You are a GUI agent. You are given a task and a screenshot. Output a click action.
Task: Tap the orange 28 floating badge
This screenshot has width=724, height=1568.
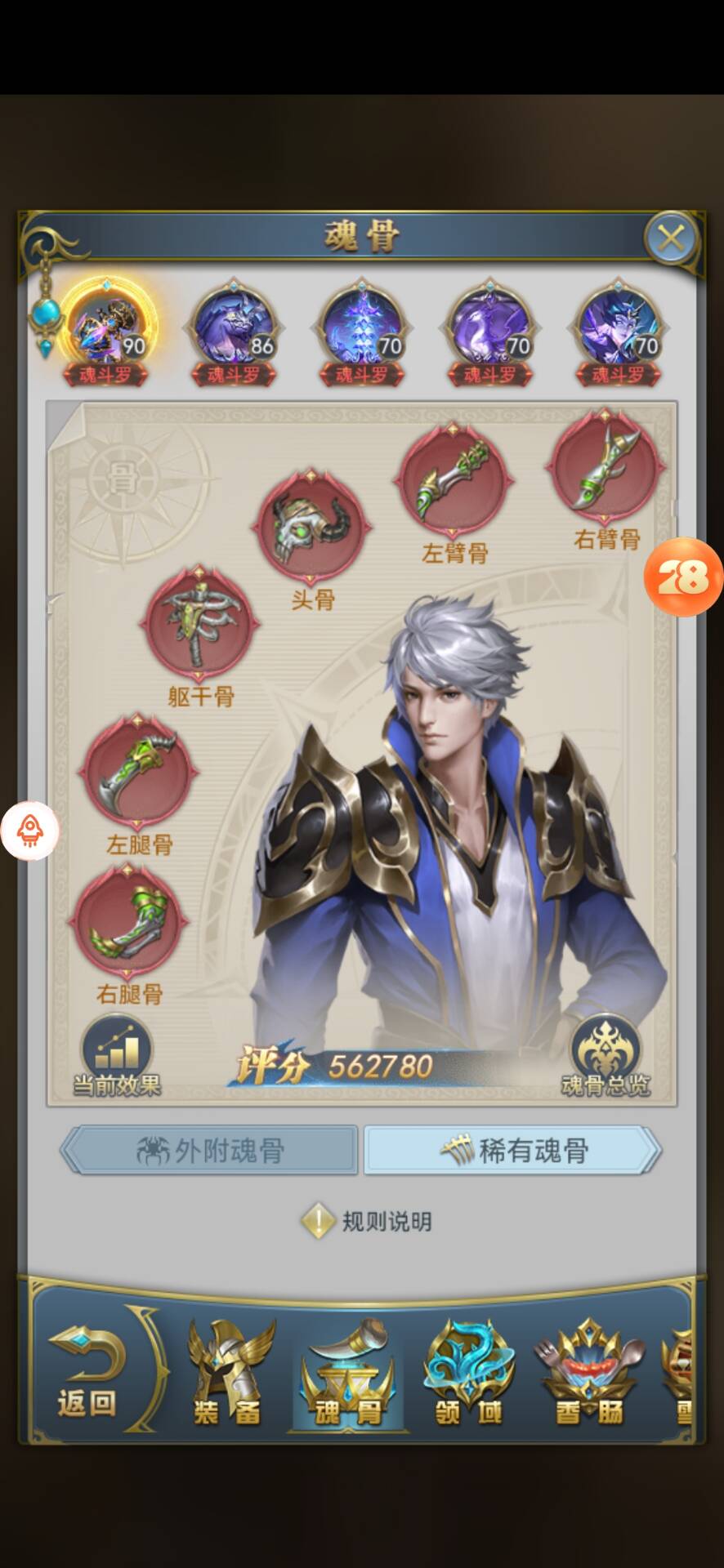(x=682, y=577)
